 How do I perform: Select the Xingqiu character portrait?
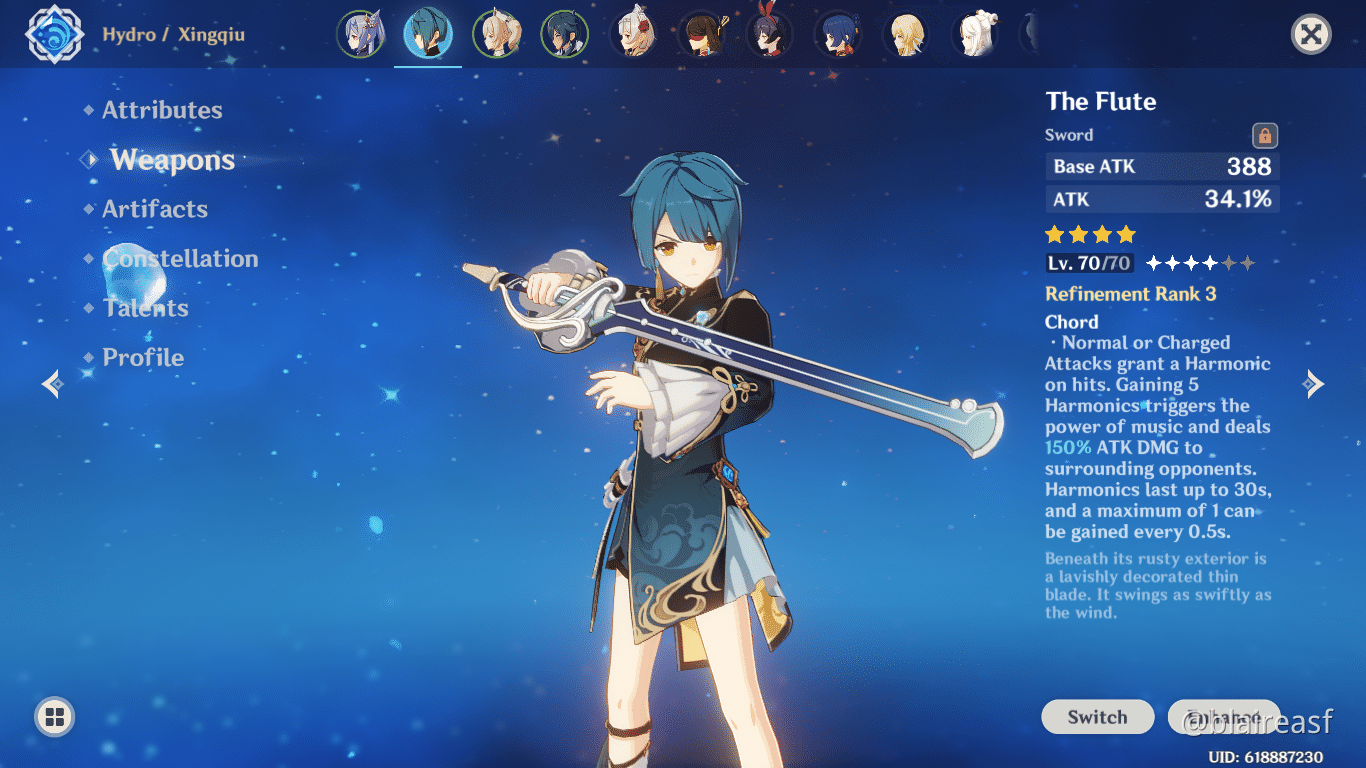[x=427, y=33]
